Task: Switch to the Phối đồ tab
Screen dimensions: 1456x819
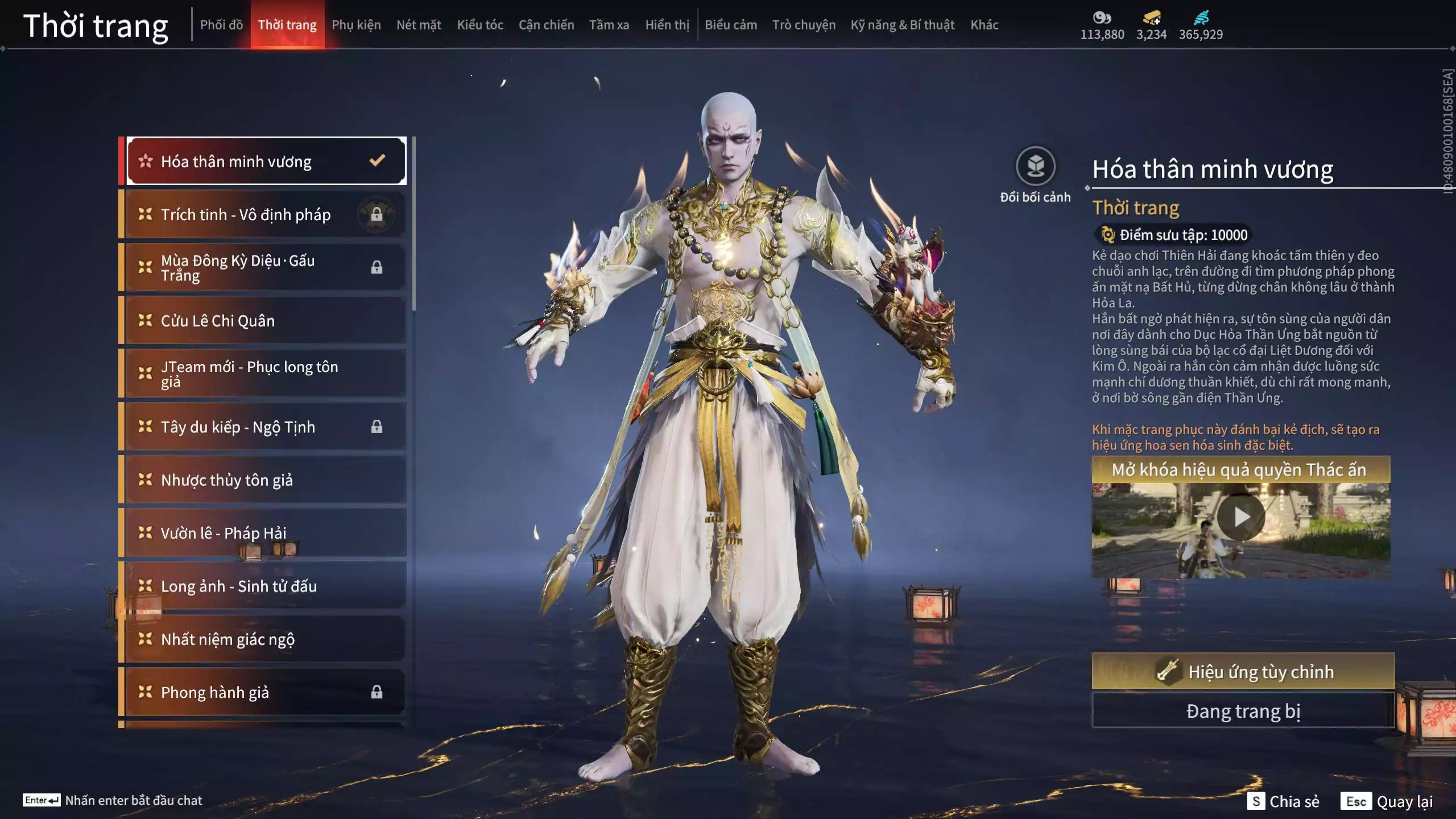Action: click(221, 24)
